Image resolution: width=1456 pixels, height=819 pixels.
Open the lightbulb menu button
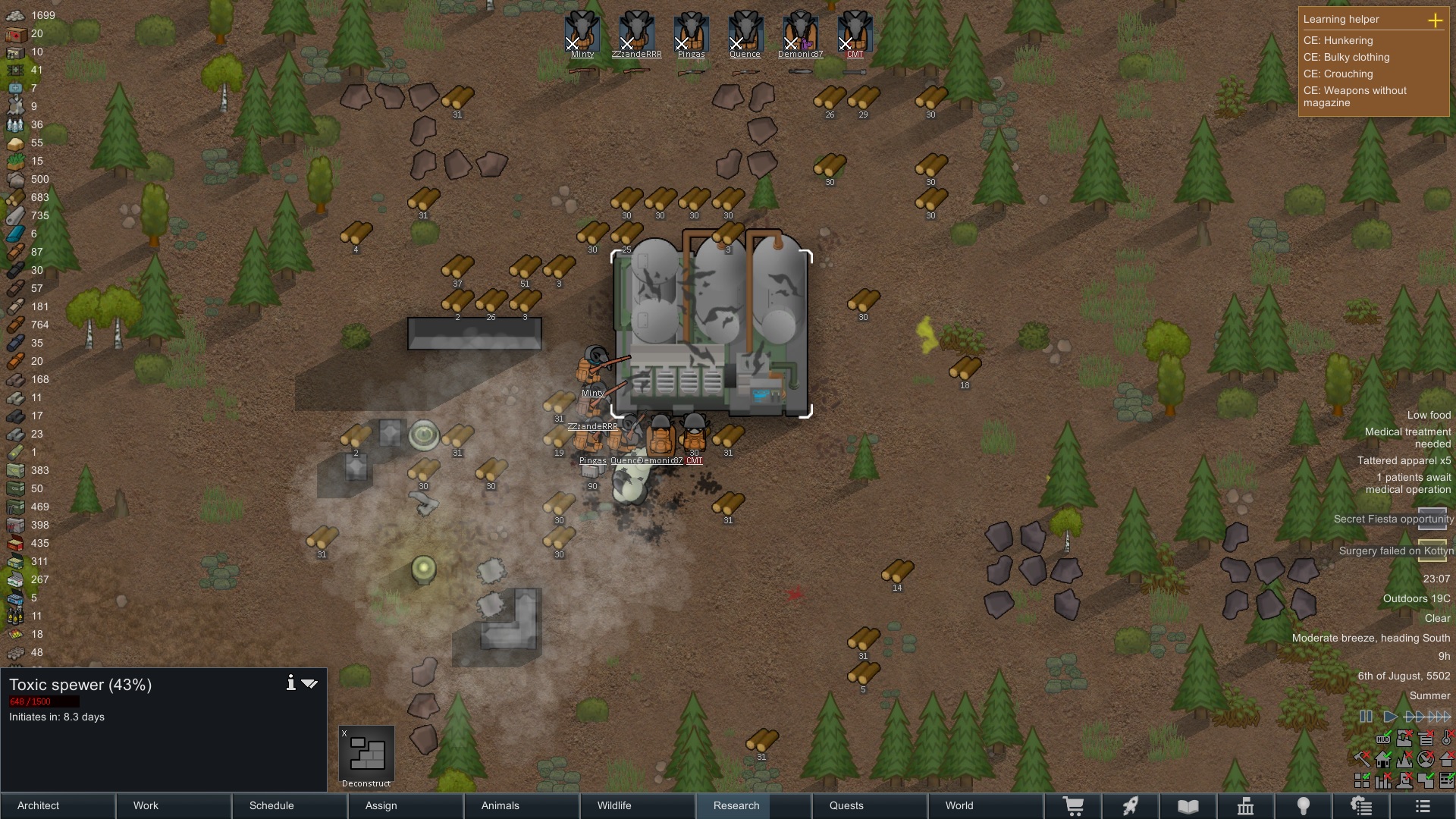pyautogui.click(x=1303, y=806)
